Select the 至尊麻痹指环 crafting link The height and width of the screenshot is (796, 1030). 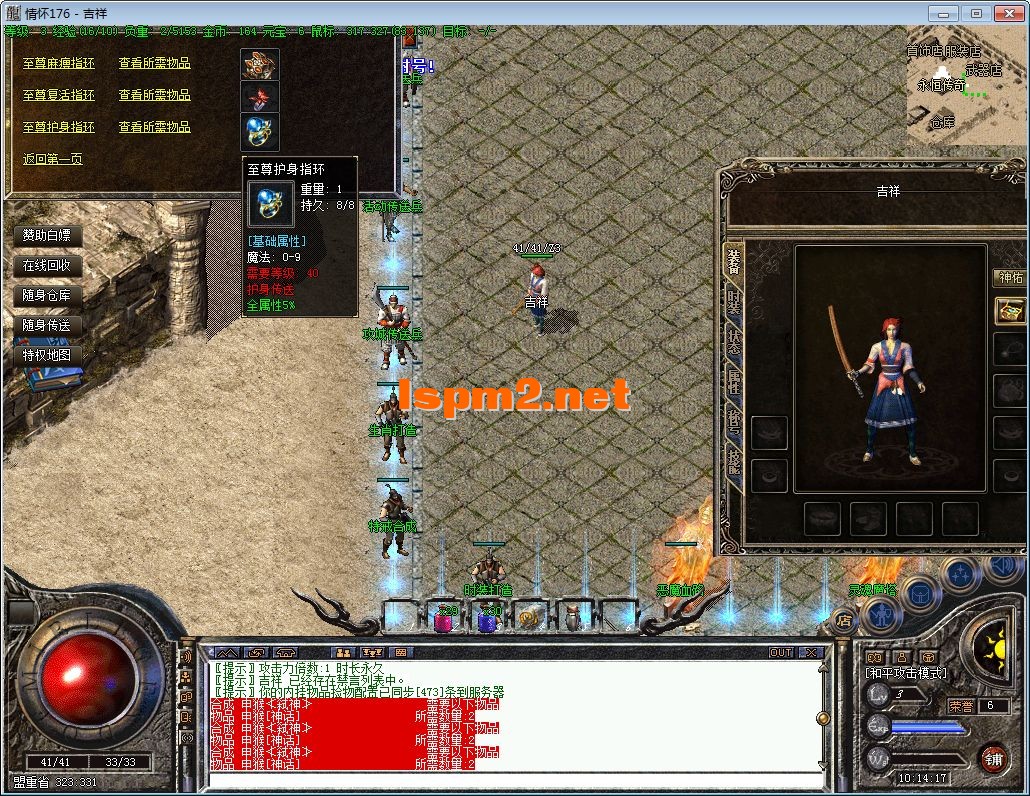click(59, 63)
